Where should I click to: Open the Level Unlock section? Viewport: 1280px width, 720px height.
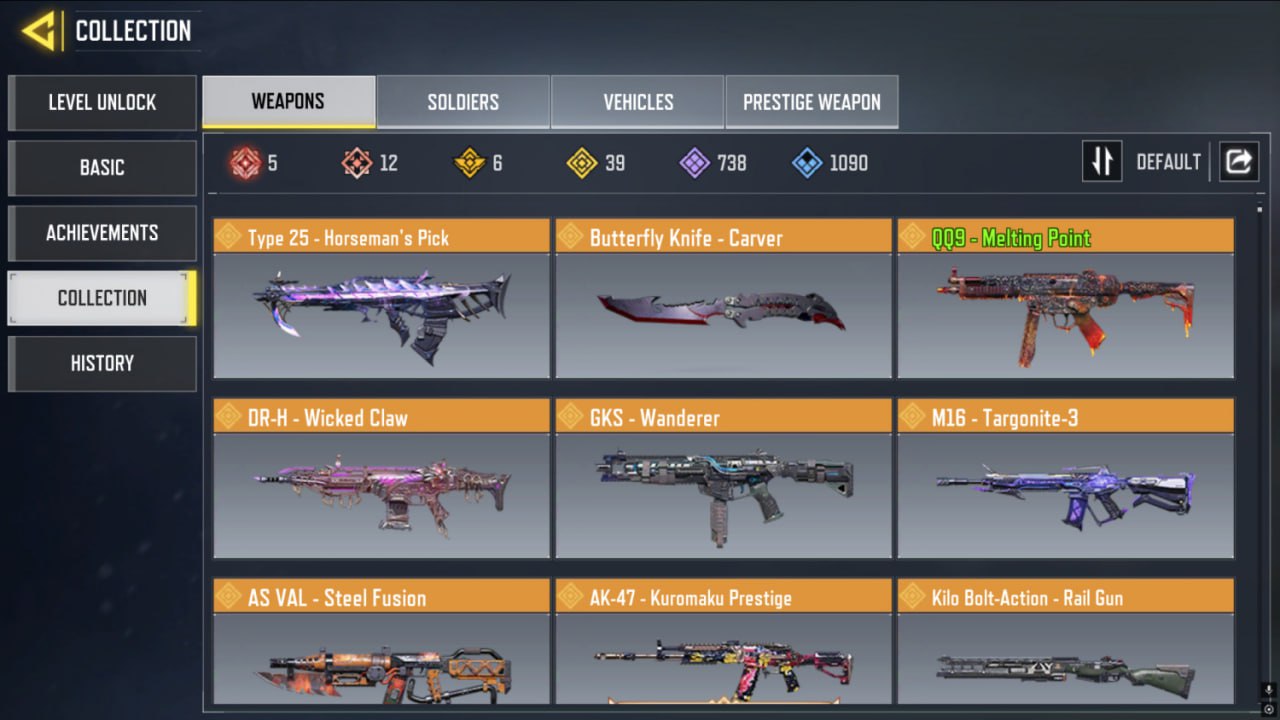(x=102, y=102)
